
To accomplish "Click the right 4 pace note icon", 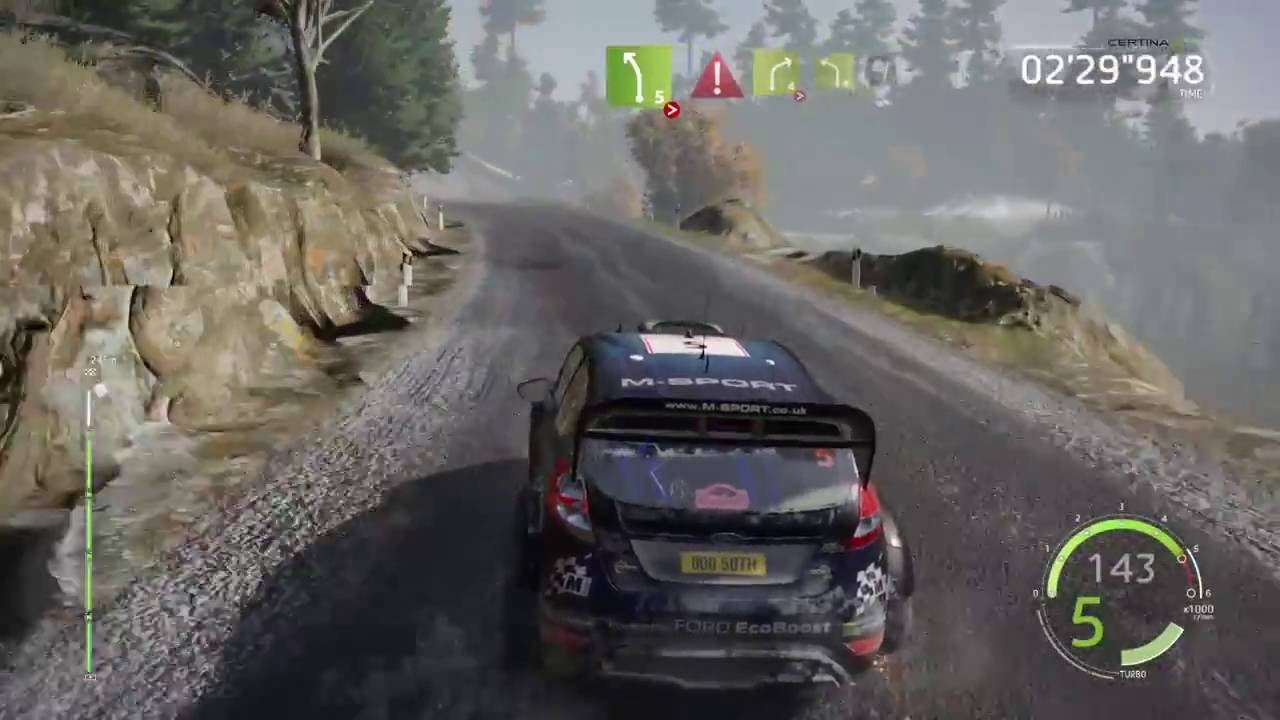I will tap(777, 74).
